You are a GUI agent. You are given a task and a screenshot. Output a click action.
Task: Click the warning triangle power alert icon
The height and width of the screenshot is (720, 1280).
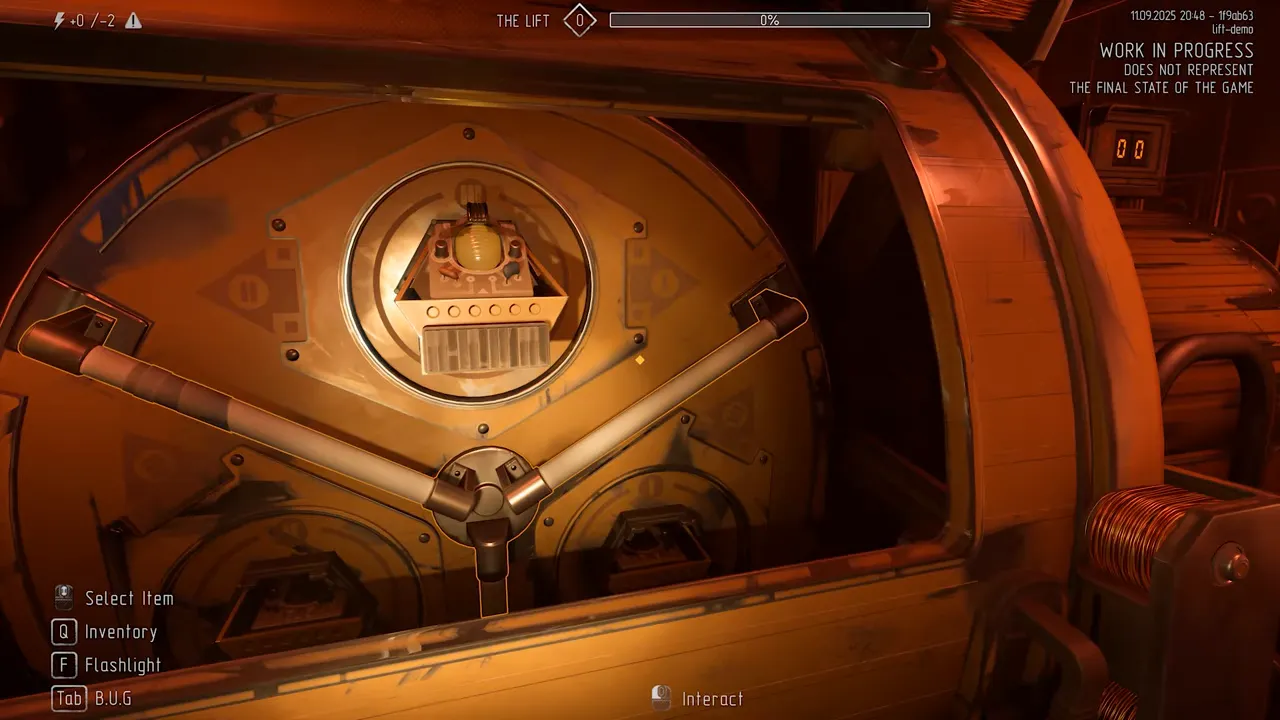point(133,21)
